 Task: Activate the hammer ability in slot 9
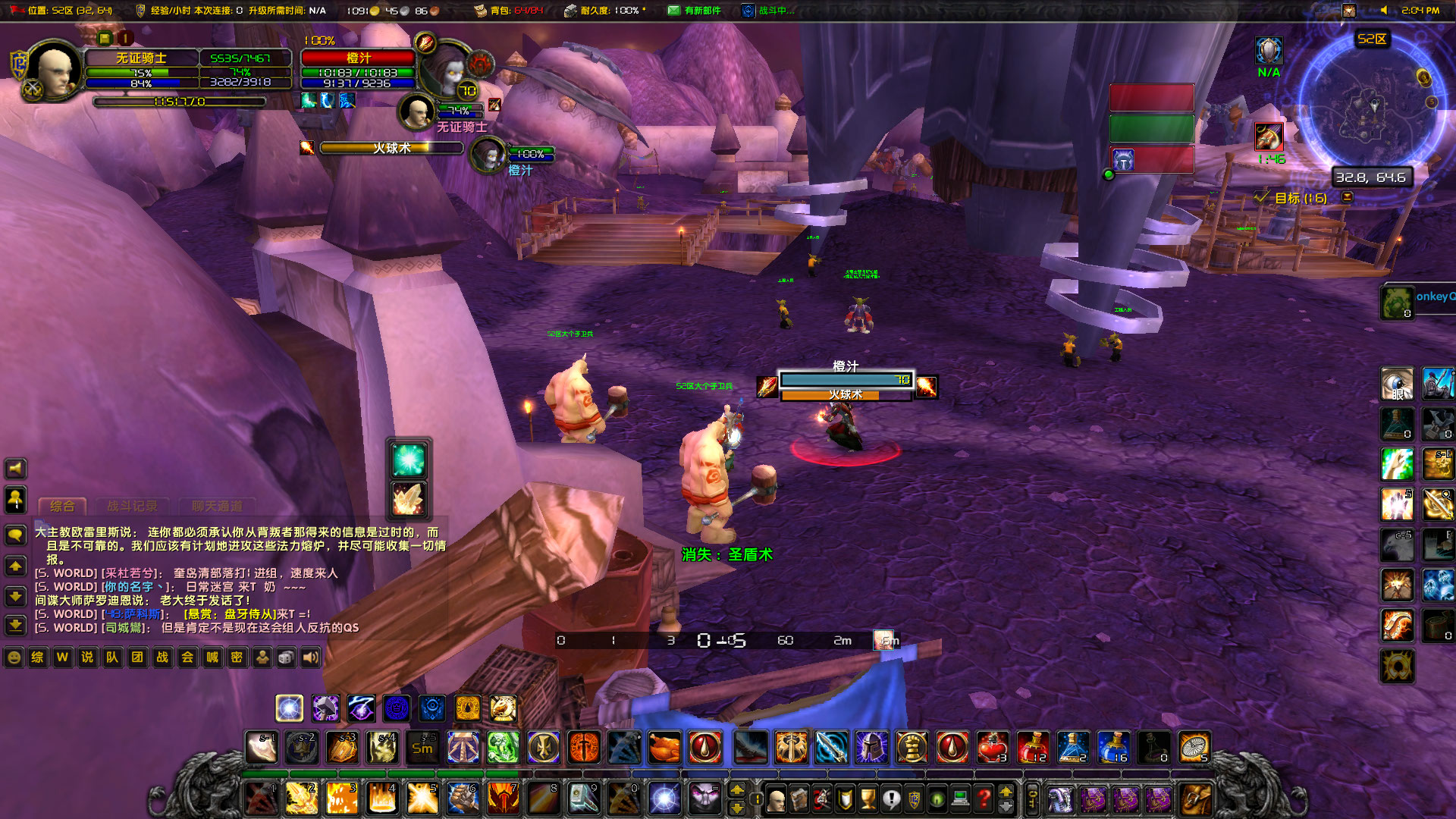point(583,798)
